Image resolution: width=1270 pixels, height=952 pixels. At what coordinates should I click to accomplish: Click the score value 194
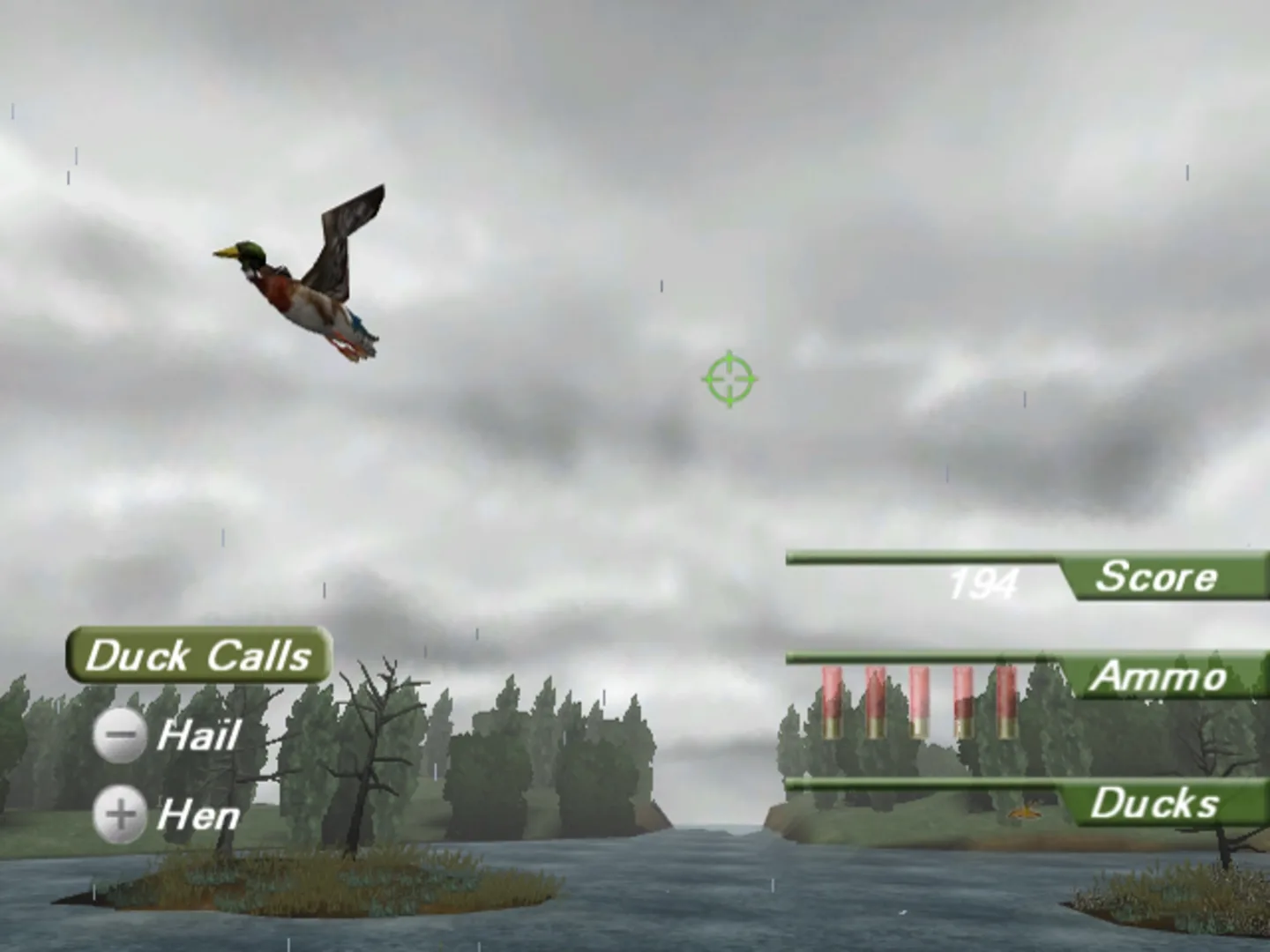982,582
